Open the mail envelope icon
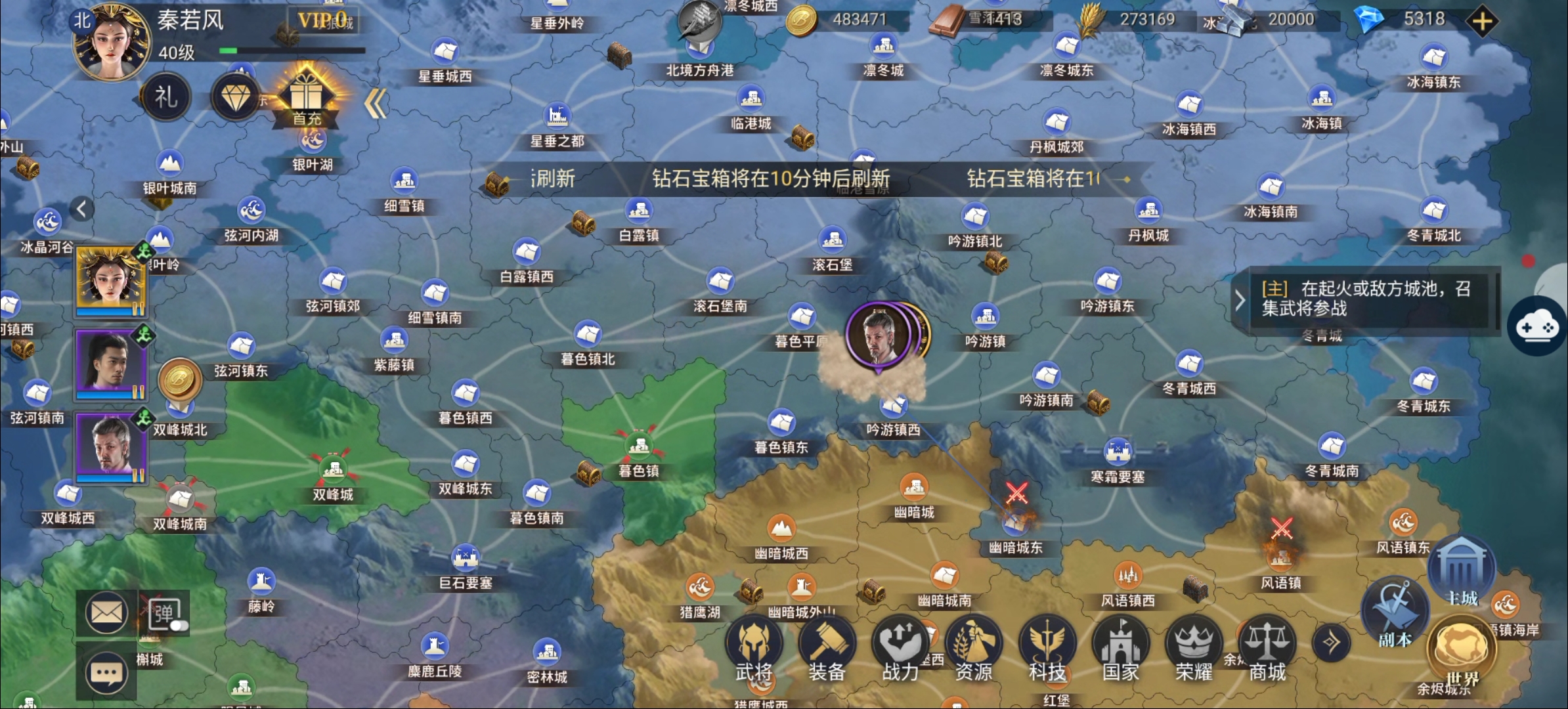The width and height of the screenshot is (1568, 709). pos(106,613)
